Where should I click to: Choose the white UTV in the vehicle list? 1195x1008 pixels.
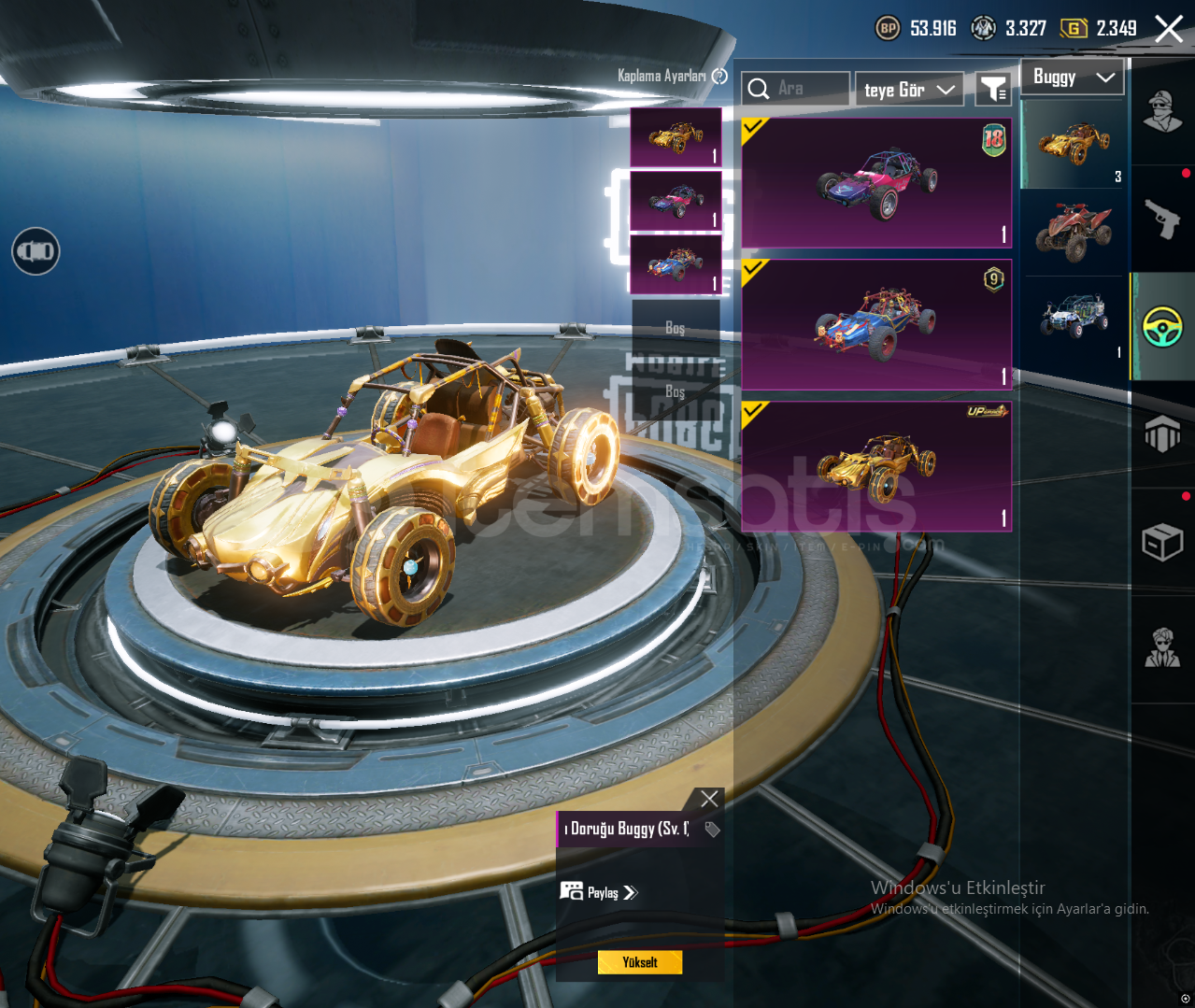(1073, 318)
